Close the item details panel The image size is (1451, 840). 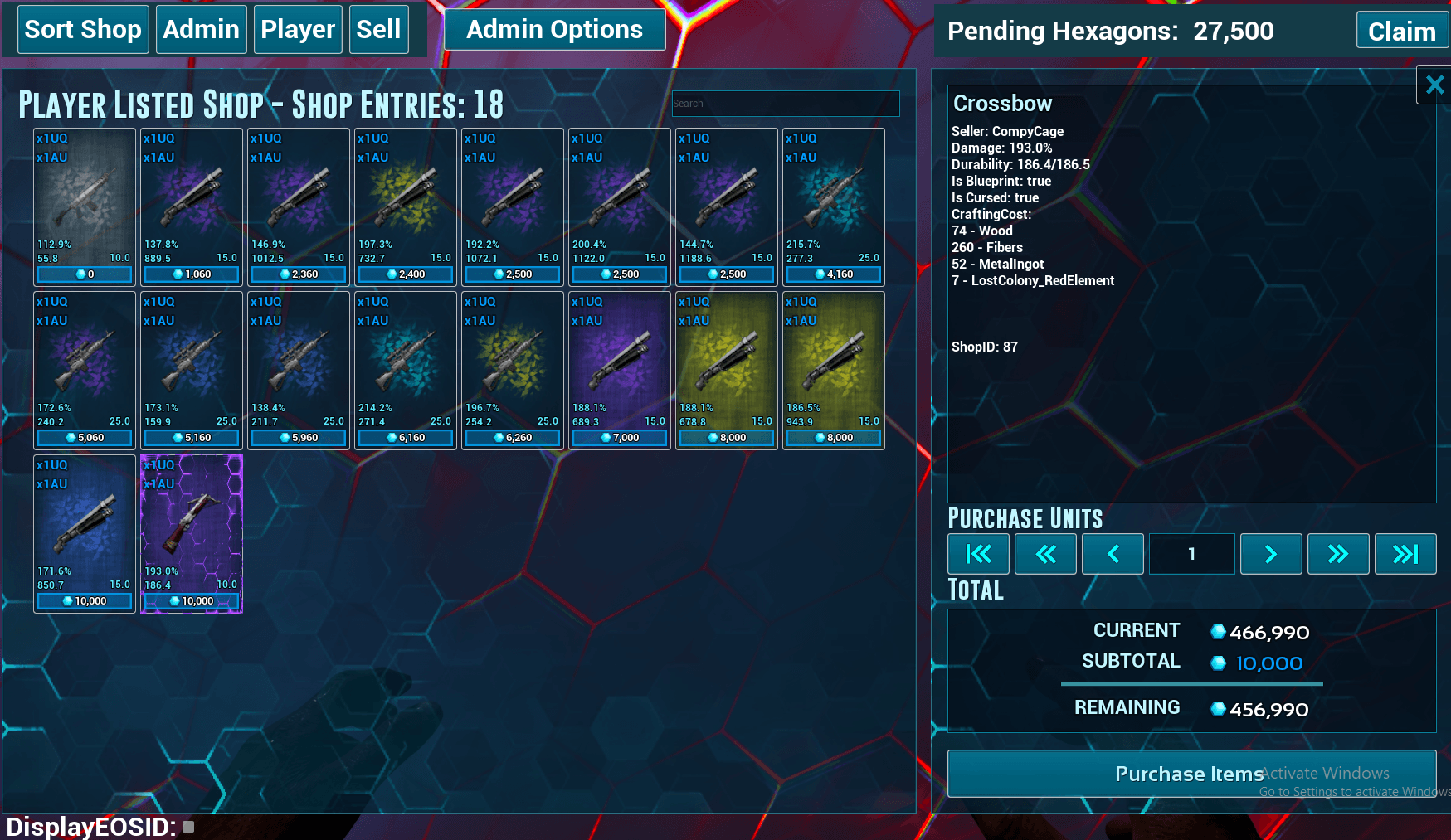[x=1434, y=85]
